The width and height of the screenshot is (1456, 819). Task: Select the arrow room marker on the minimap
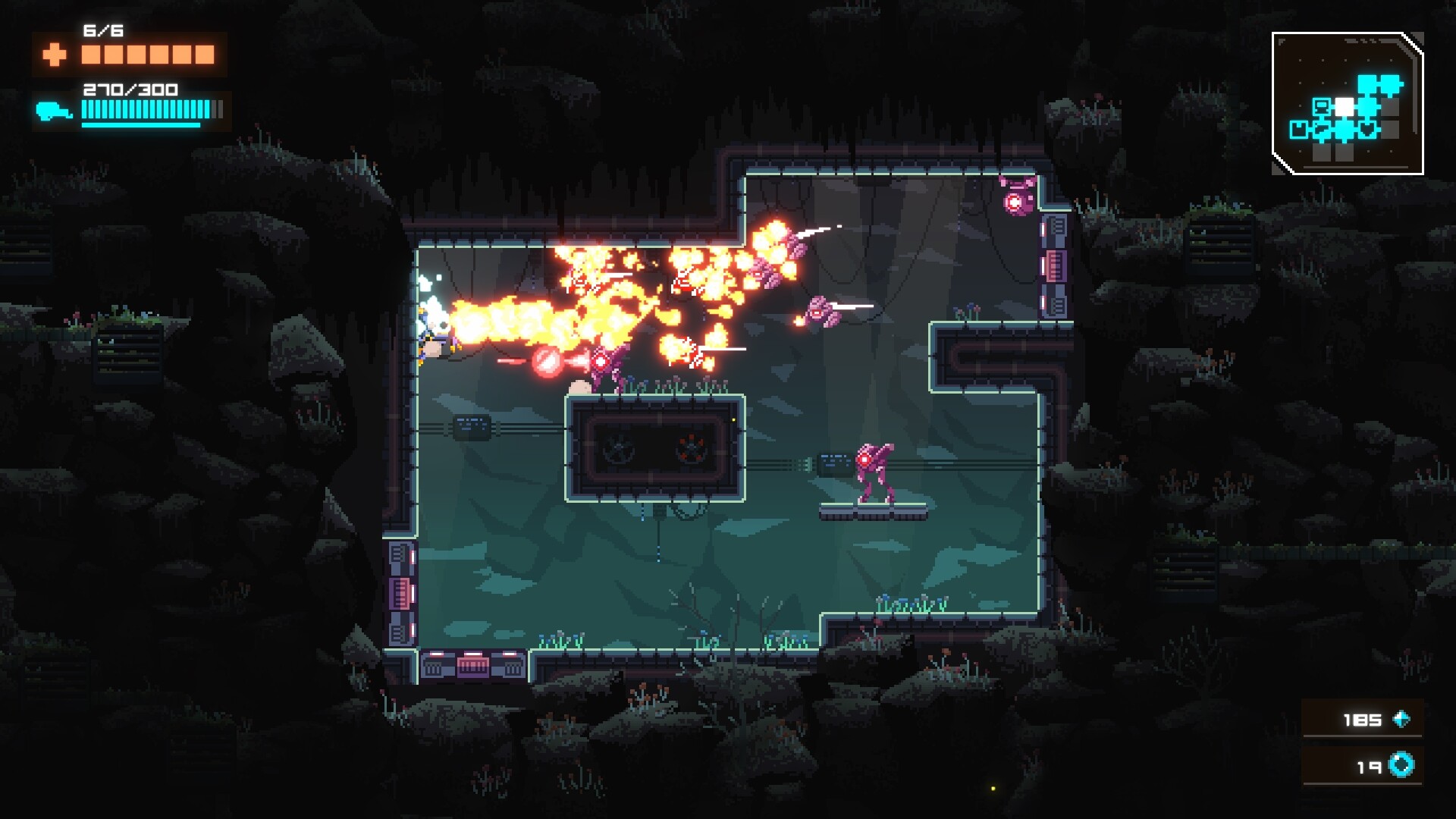pyautogui.click(x=1323, y=129)
